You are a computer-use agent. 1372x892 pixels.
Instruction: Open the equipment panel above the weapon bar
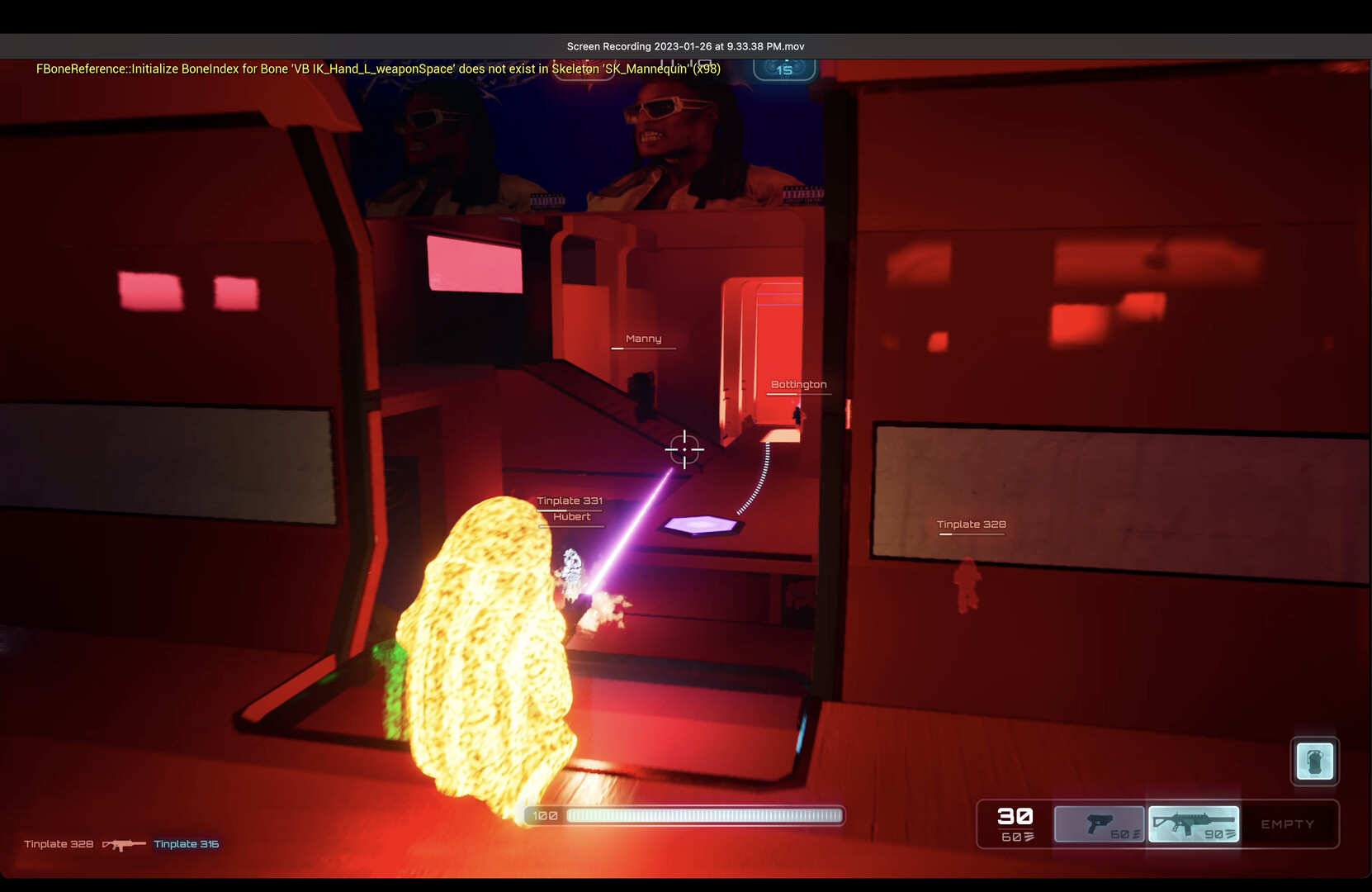point(1314,761)
